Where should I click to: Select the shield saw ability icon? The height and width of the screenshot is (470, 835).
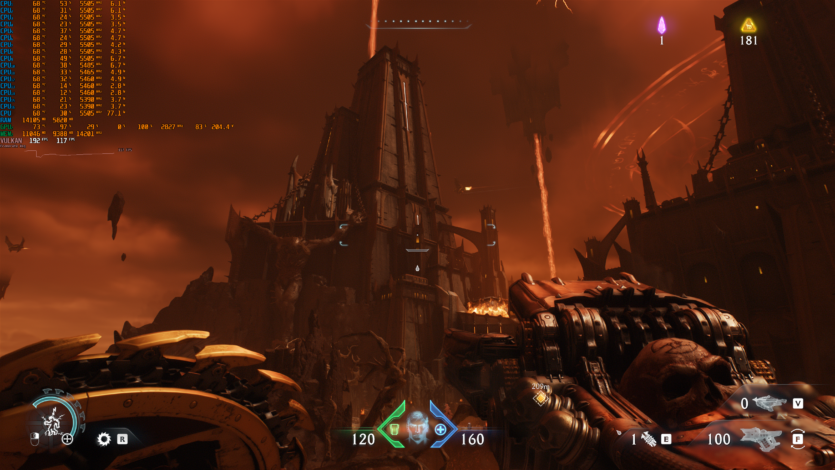[50, 418]
